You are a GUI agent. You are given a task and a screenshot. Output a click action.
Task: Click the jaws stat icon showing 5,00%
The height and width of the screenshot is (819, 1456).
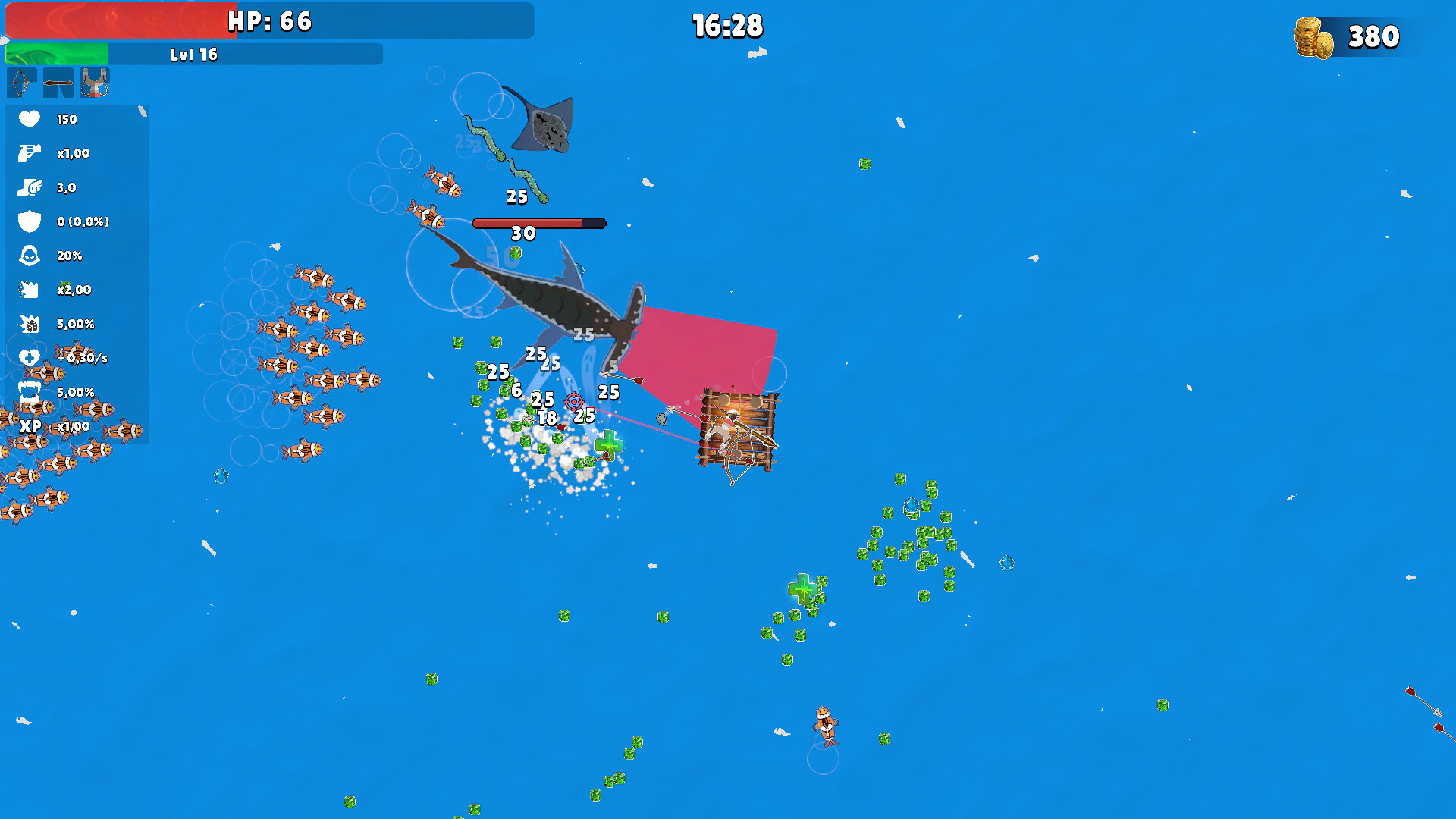pyautogui.click(x=28, y=392)
